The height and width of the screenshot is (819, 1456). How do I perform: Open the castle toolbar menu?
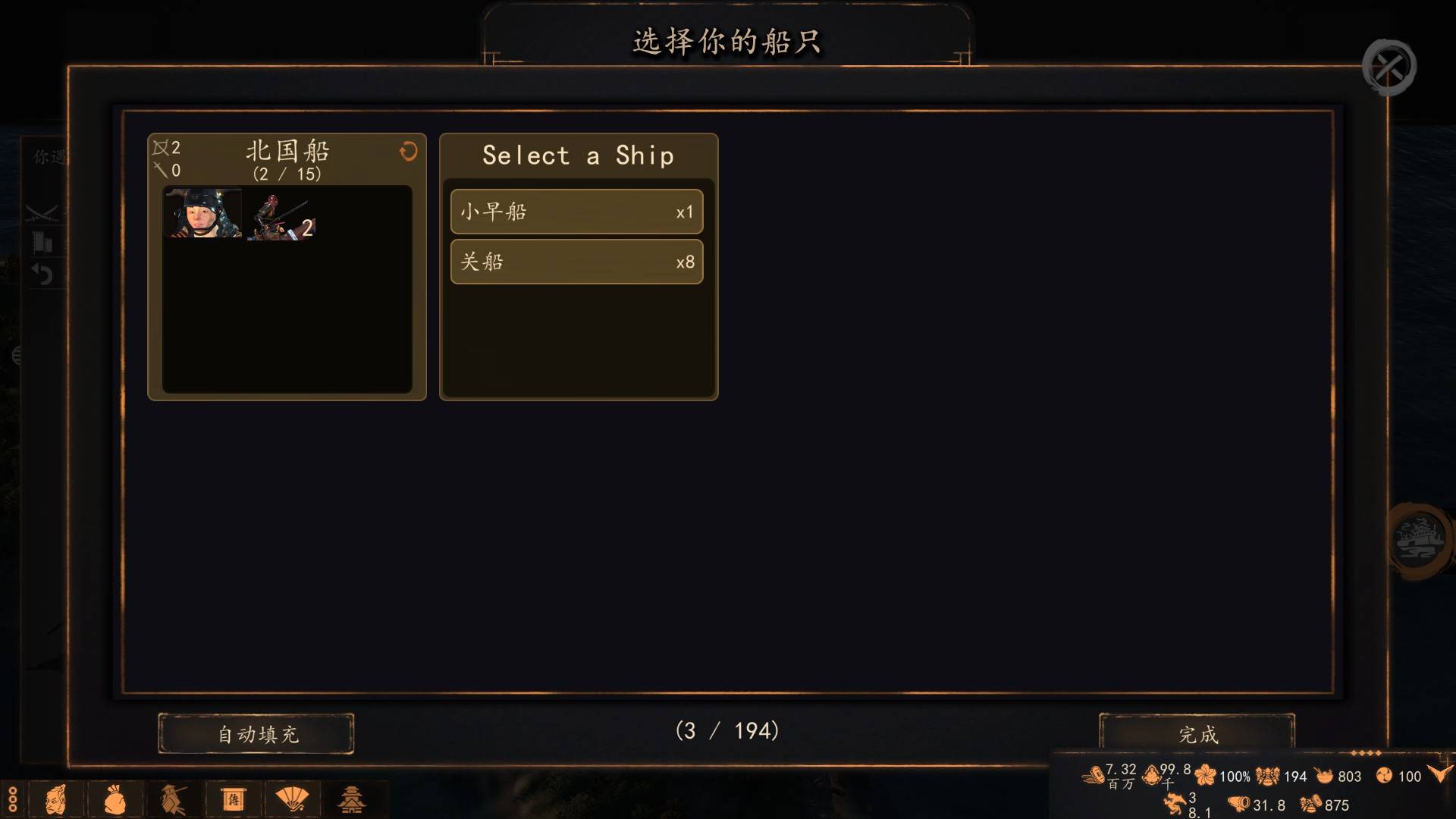pyautogui.click(x=351, y=800)
